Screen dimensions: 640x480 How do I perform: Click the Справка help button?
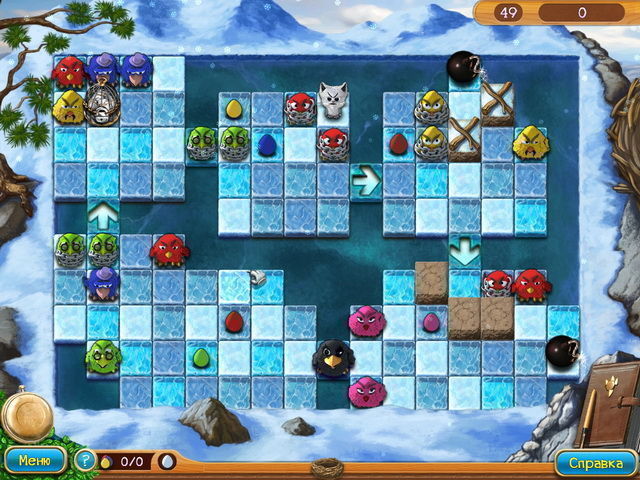596,462
